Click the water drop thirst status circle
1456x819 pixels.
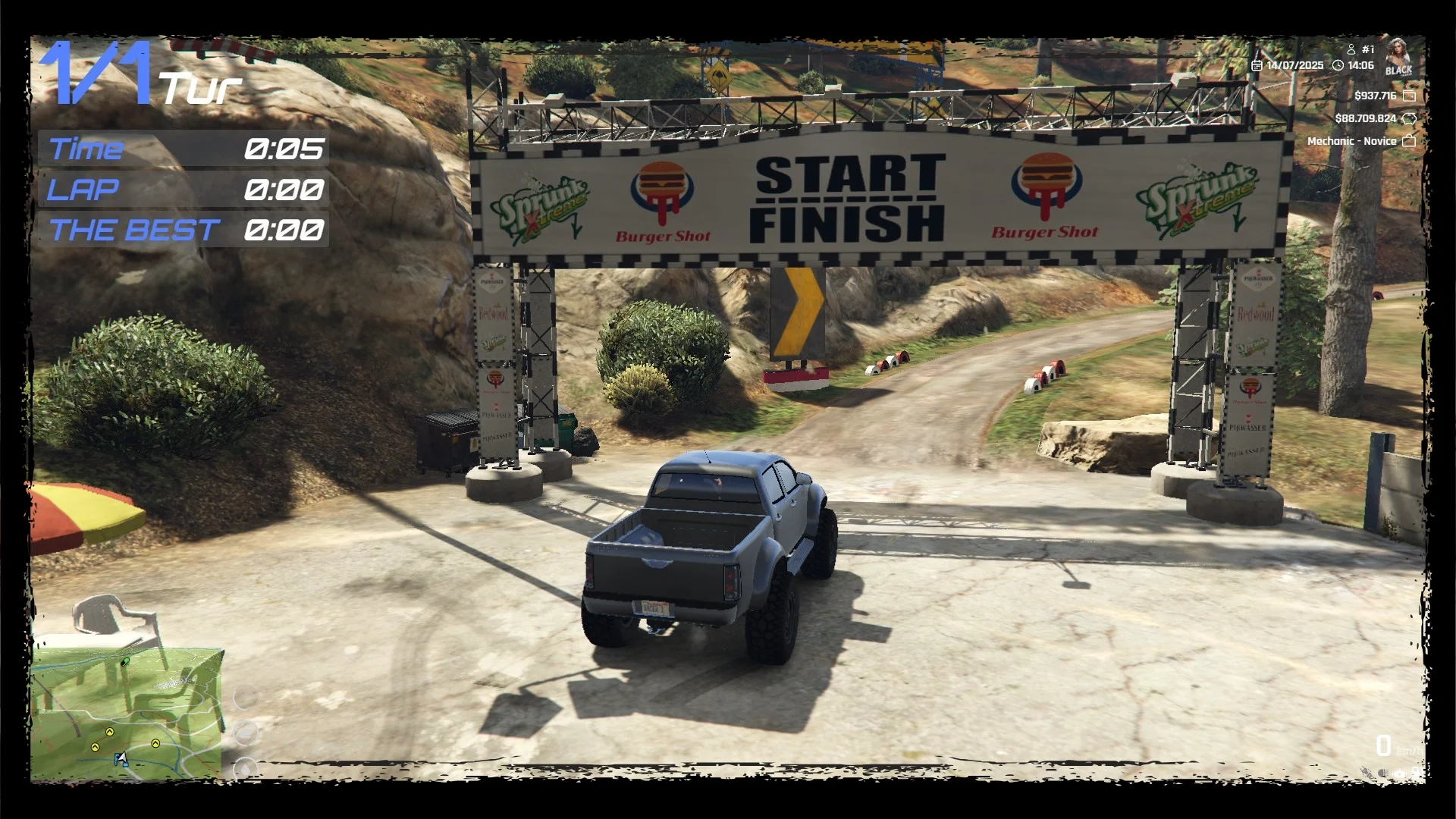245,769
